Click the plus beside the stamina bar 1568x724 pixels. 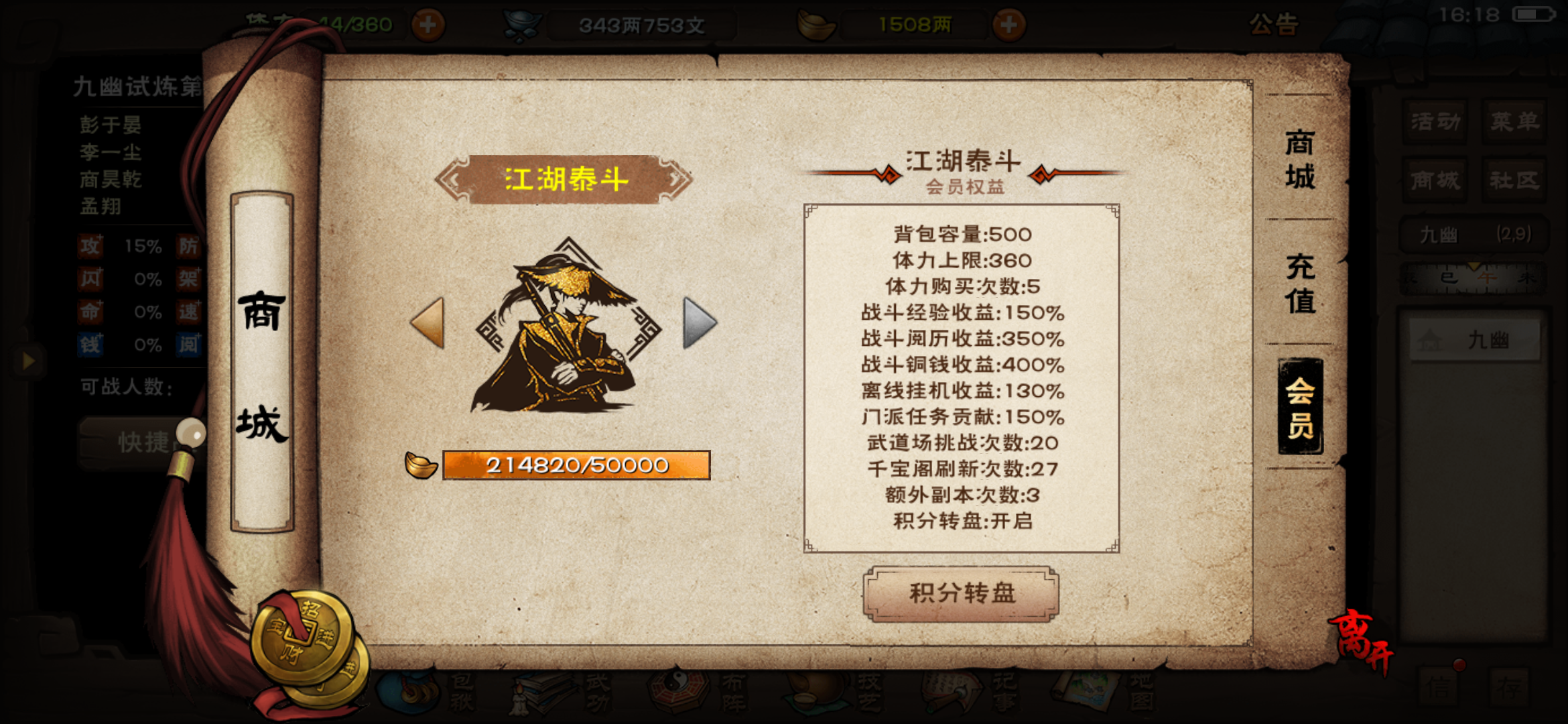tap(429, 23)
